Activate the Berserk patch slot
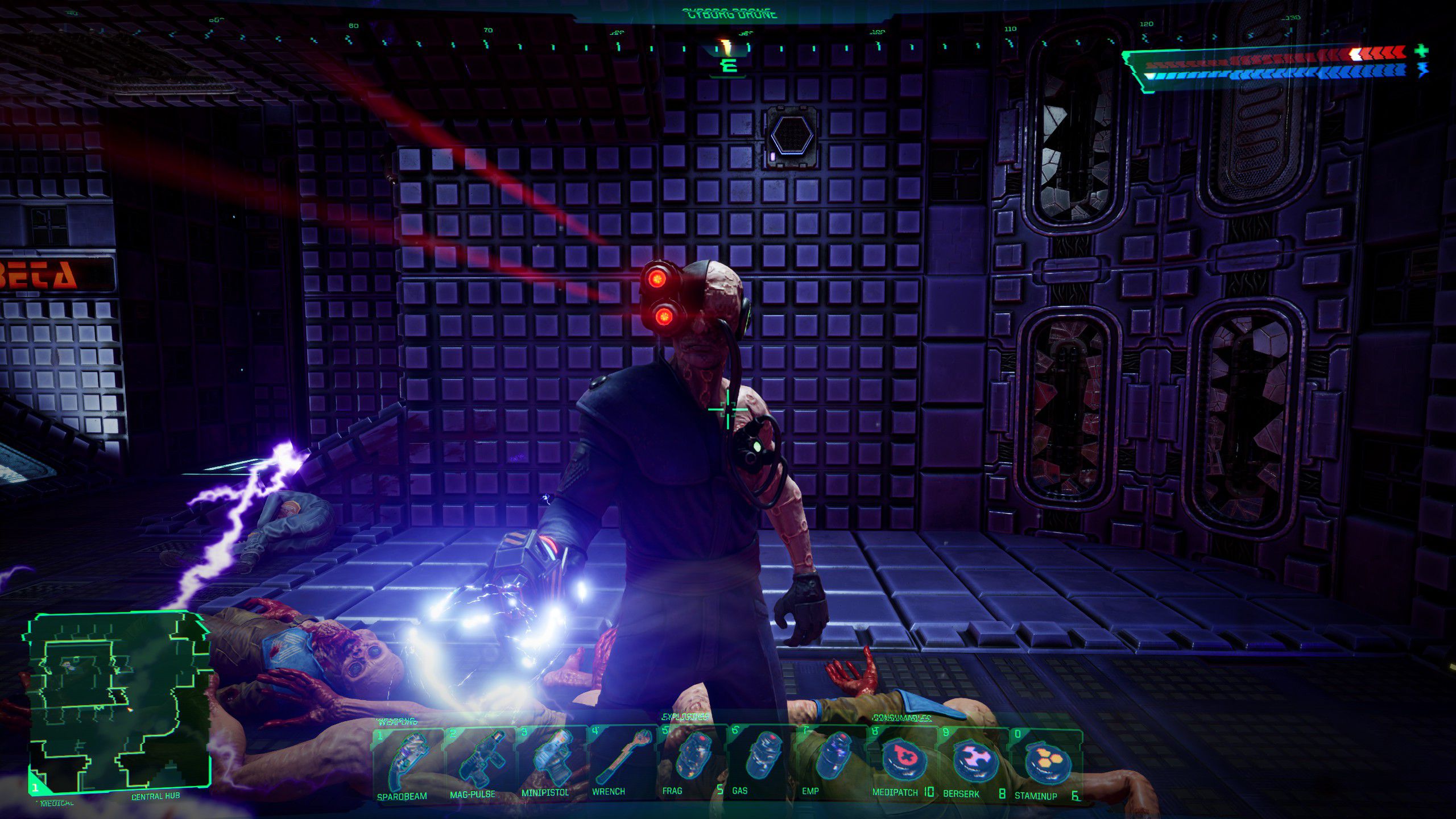This screenshot has width=1456, height=819. (x=974, y=762)
